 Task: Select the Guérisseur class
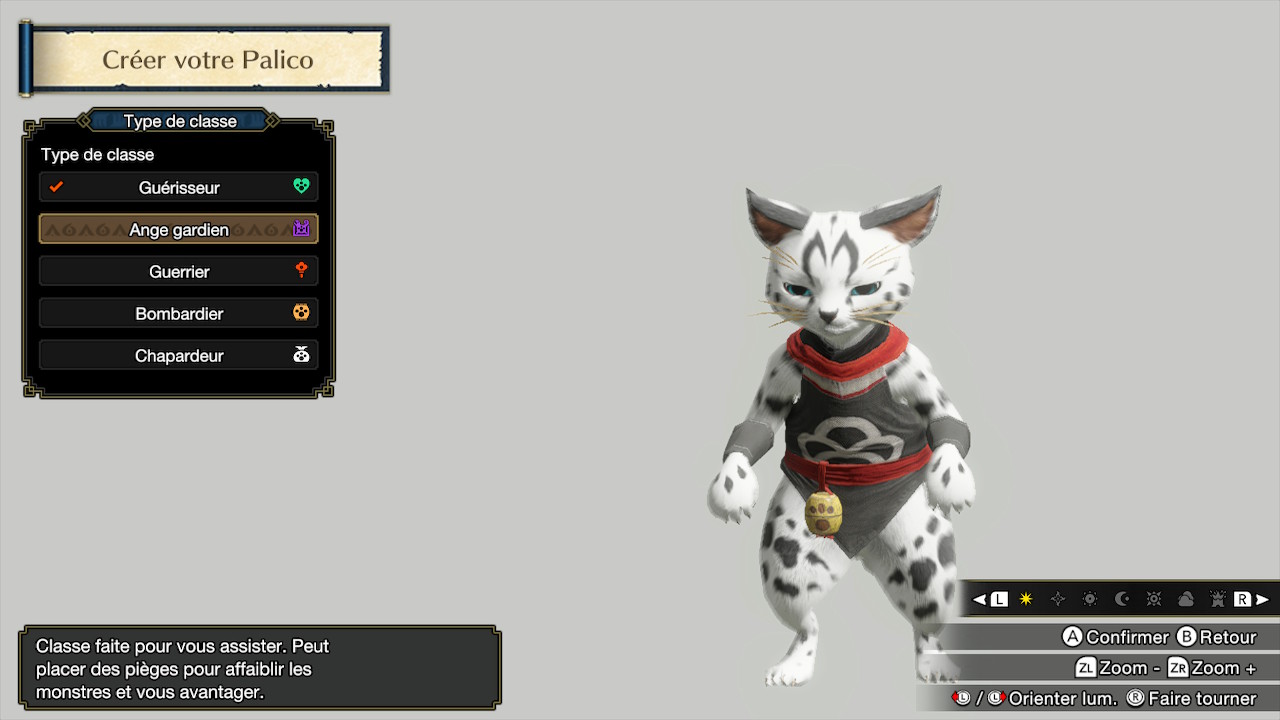click(179, 187)
